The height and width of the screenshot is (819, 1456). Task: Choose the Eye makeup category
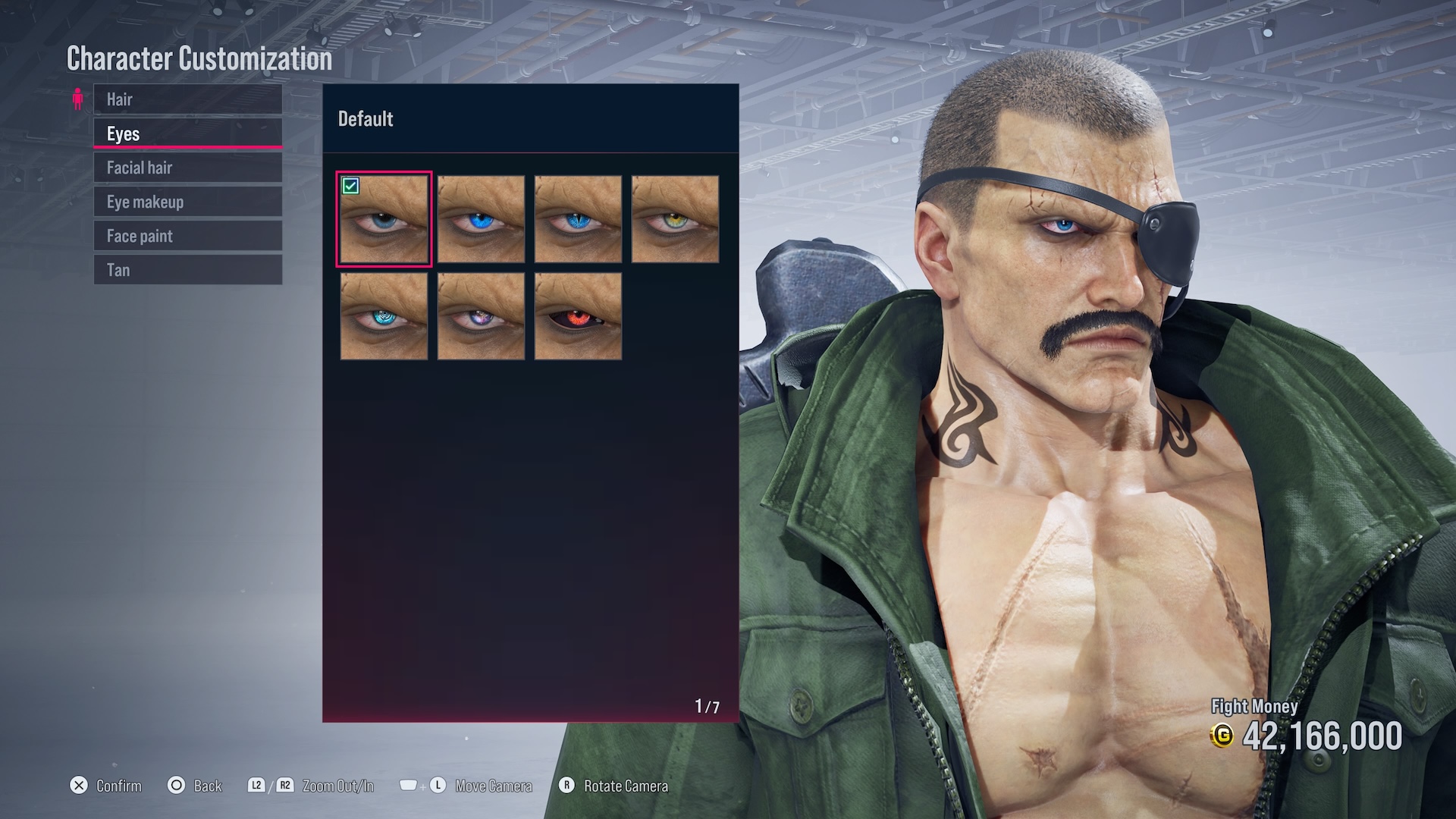coord(187,202)
